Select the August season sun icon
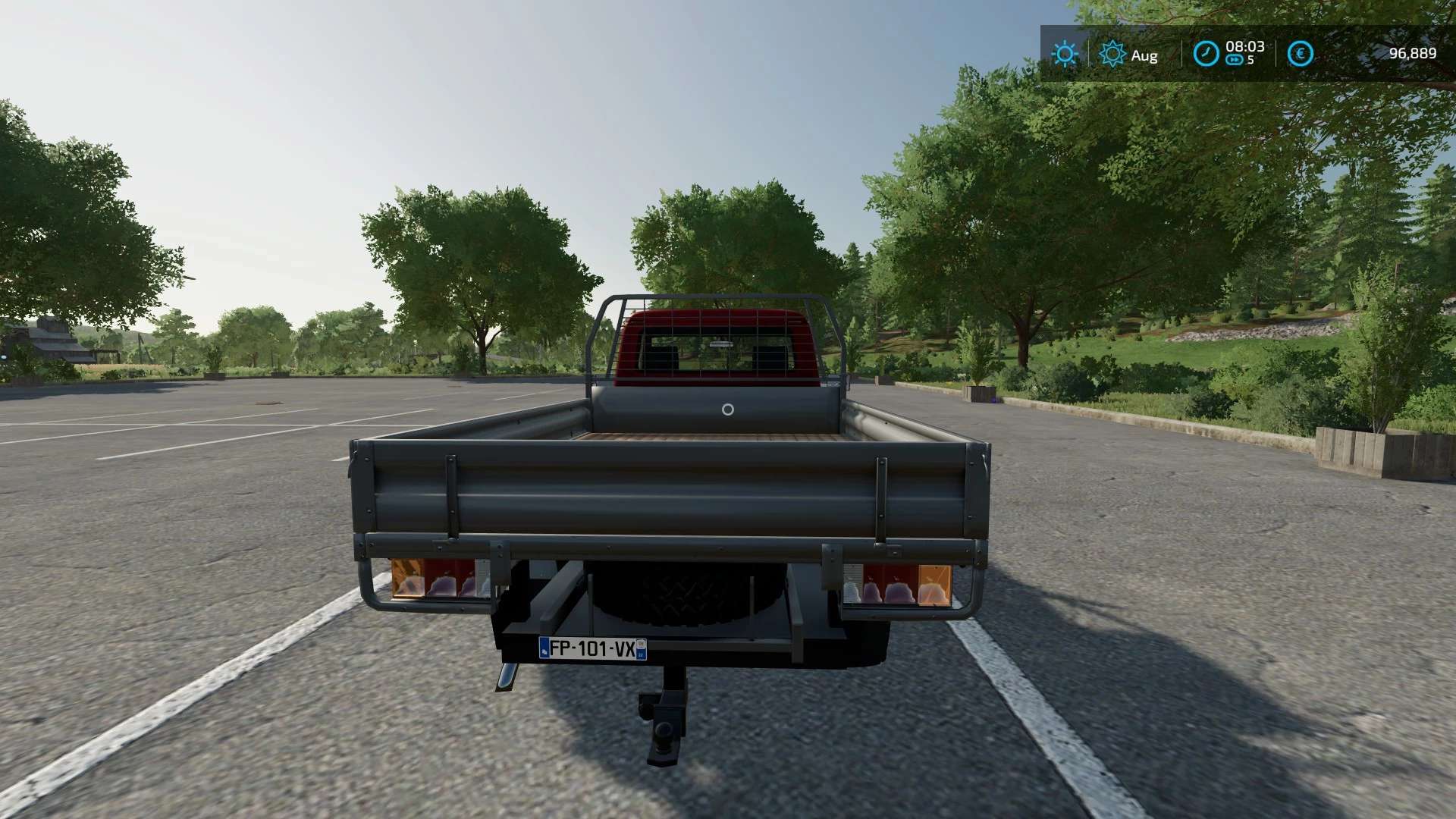Image resolution: width=1456 pixels, height=819 pixels. coord(1112,54)
